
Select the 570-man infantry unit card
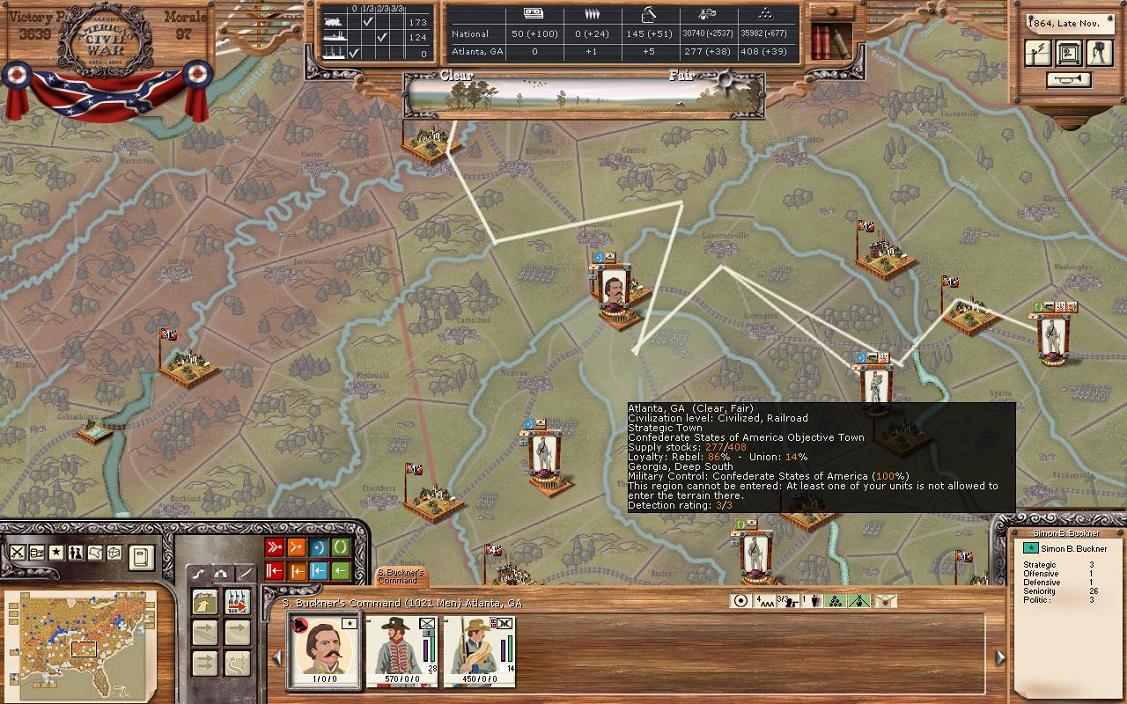tap(402, 650)
